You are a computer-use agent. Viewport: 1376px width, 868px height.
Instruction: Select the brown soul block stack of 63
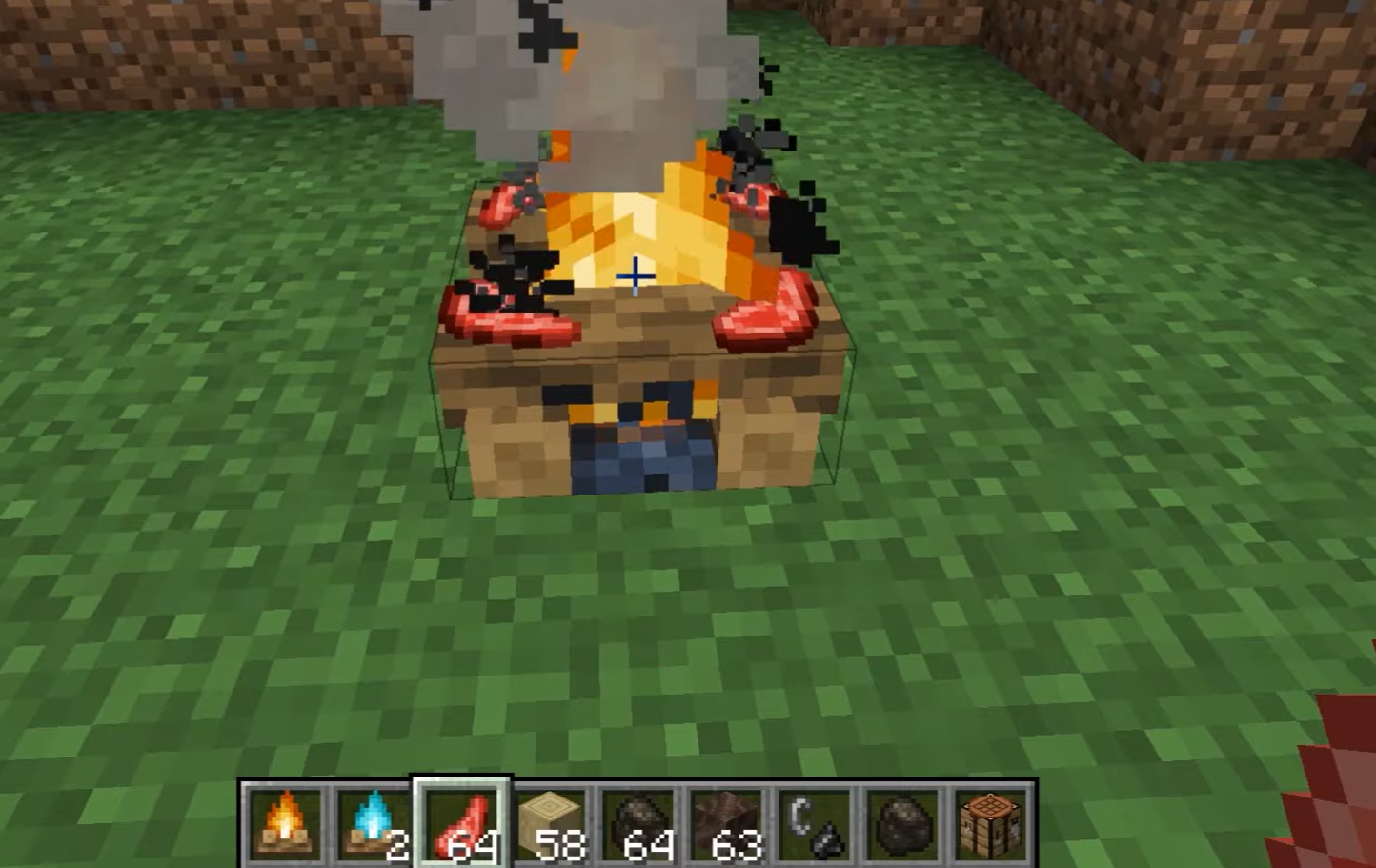726,822
